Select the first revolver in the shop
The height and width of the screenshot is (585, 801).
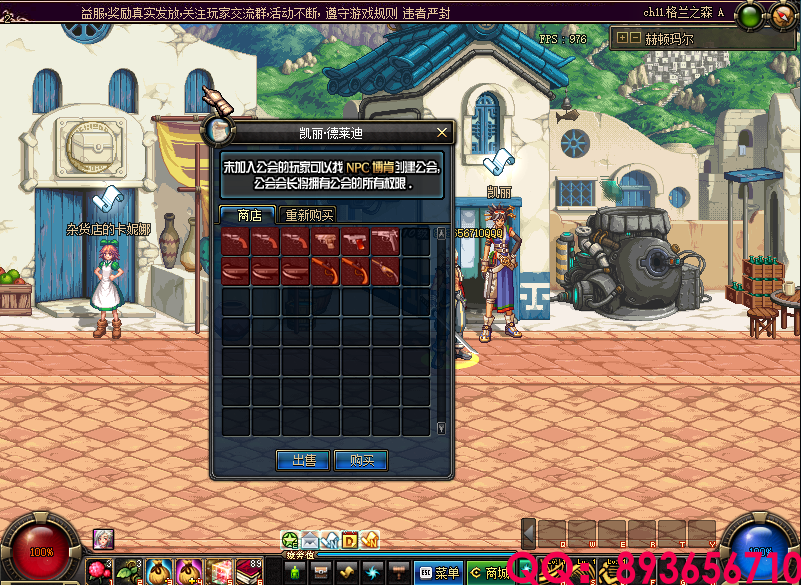236,243
